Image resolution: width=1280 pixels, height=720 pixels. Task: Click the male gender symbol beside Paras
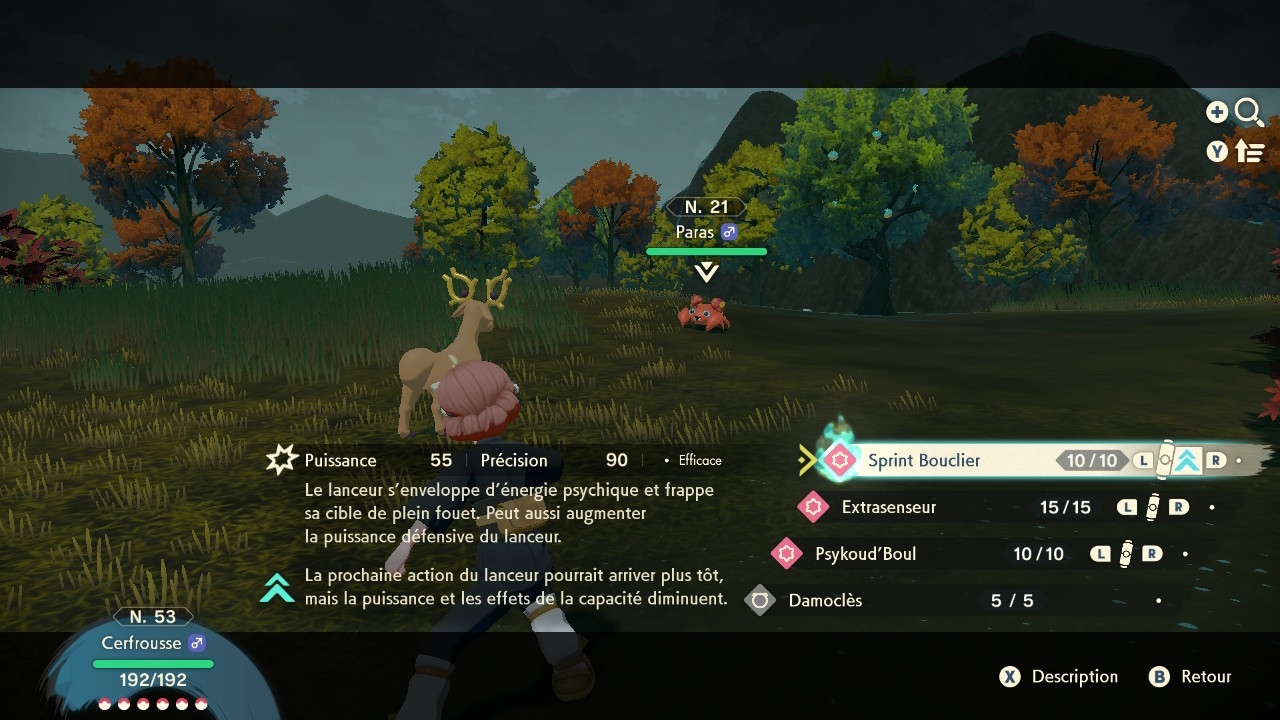[731, 231]
